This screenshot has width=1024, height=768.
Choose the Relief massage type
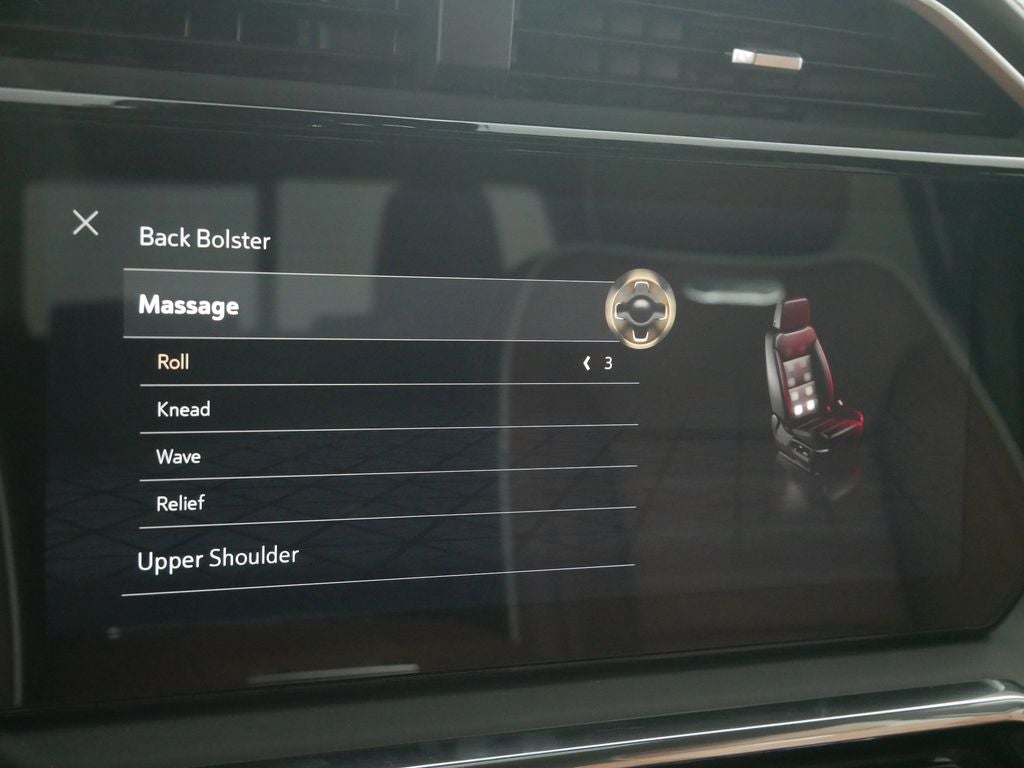click(x=181, y=503)
